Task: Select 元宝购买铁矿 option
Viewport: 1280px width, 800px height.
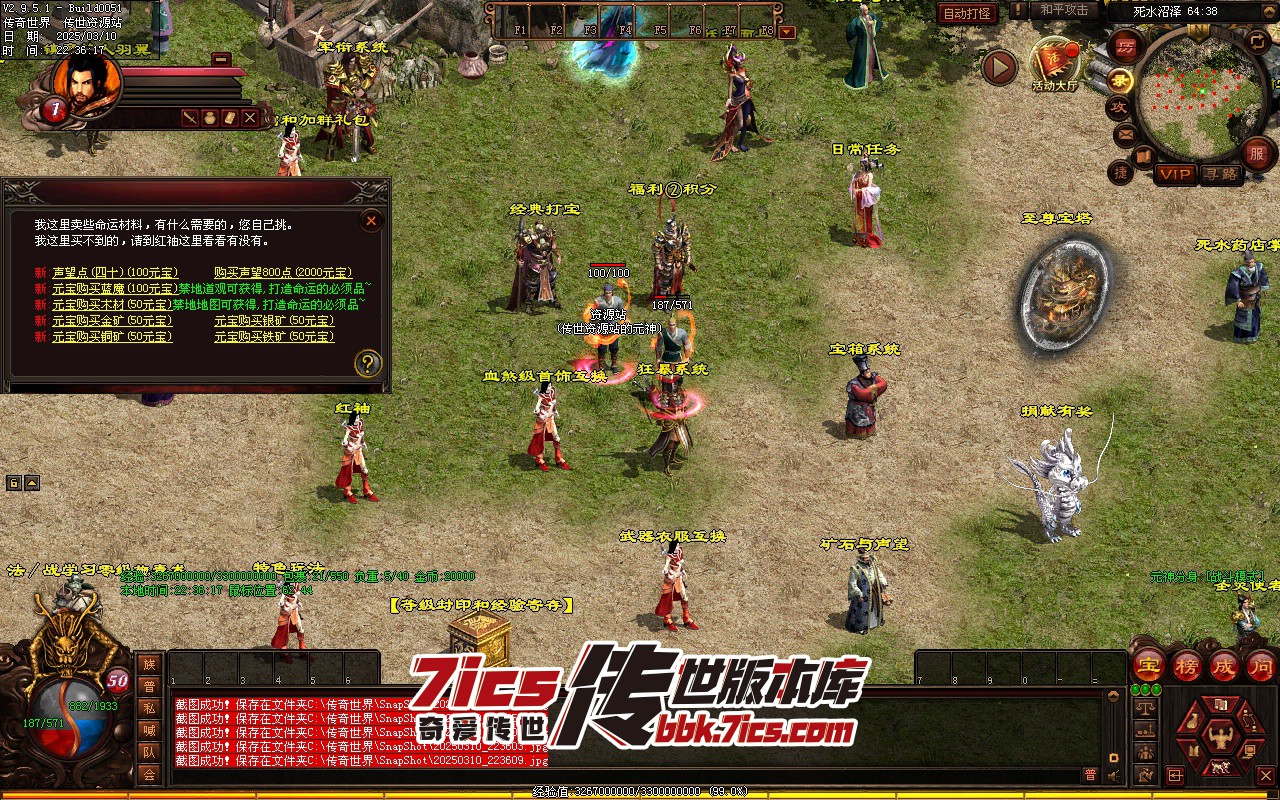Action: point(274,337)
